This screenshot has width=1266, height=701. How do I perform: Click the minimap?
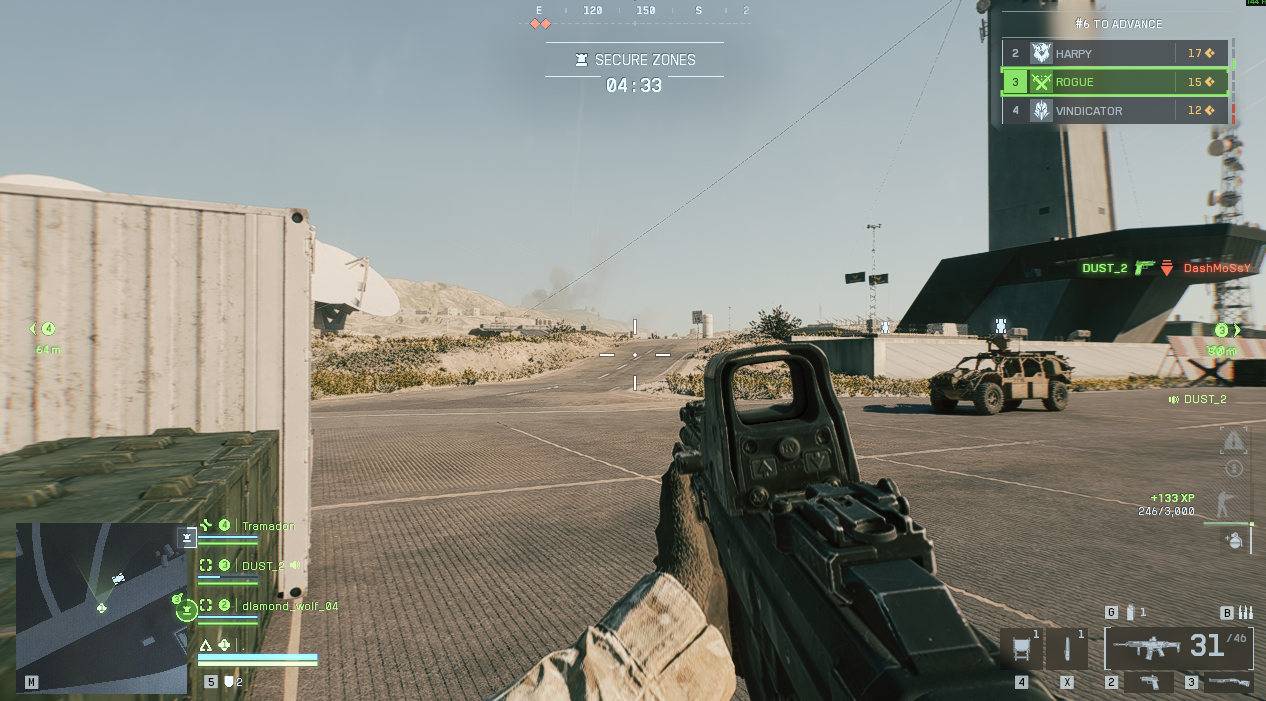point(101,607)
